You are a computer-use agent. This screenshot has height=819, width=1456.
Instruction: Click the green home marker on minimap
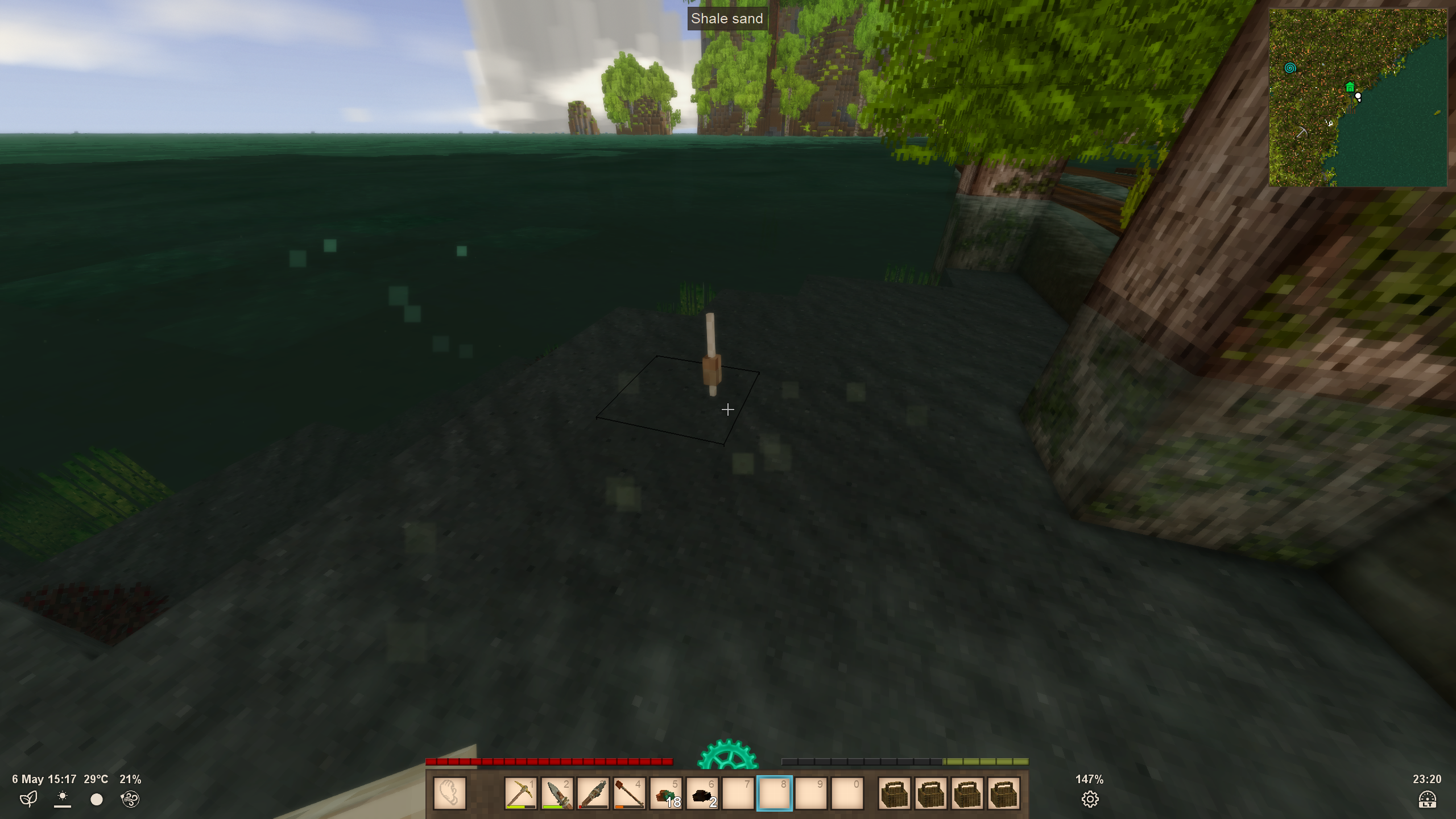tap(1350, 87)
